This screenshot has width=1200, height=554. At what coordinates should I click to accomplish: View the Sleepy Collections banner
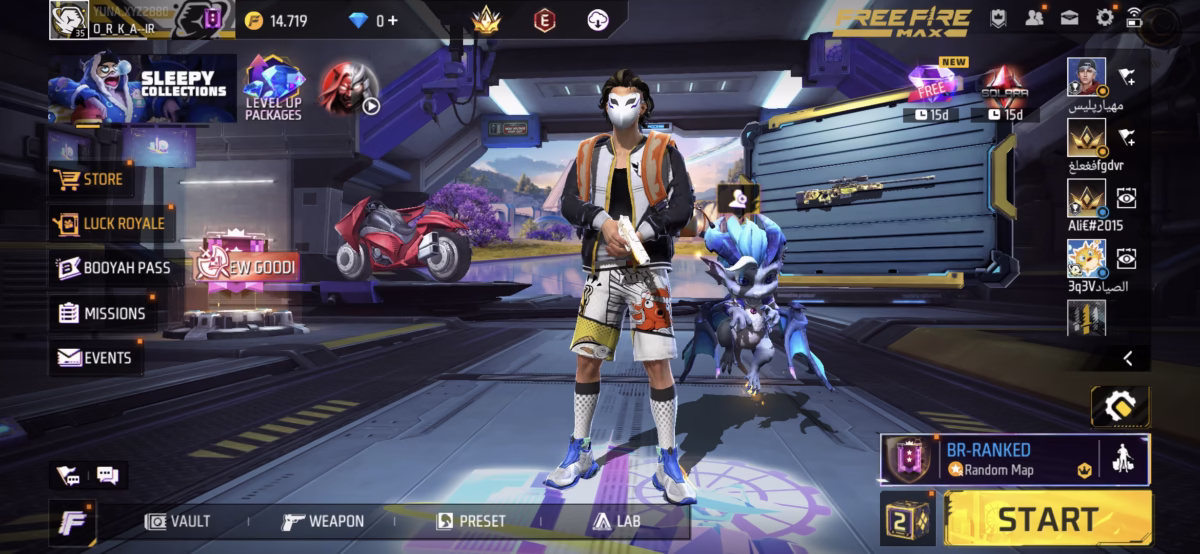(x=142, y=89)
